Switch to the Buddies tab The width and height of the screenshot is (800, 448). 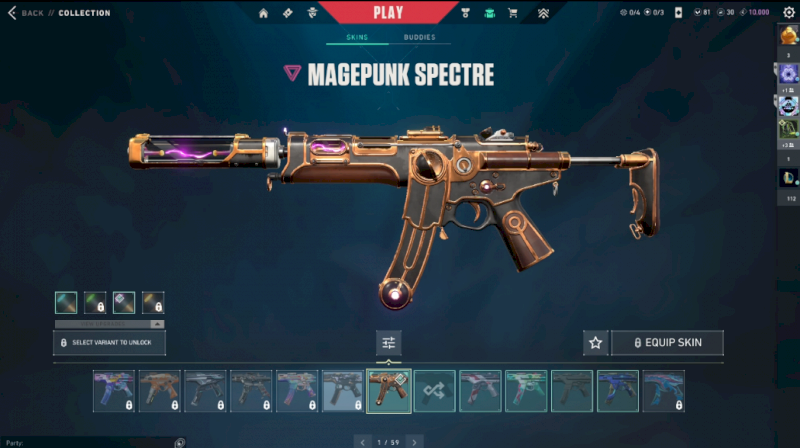[419, 37]
